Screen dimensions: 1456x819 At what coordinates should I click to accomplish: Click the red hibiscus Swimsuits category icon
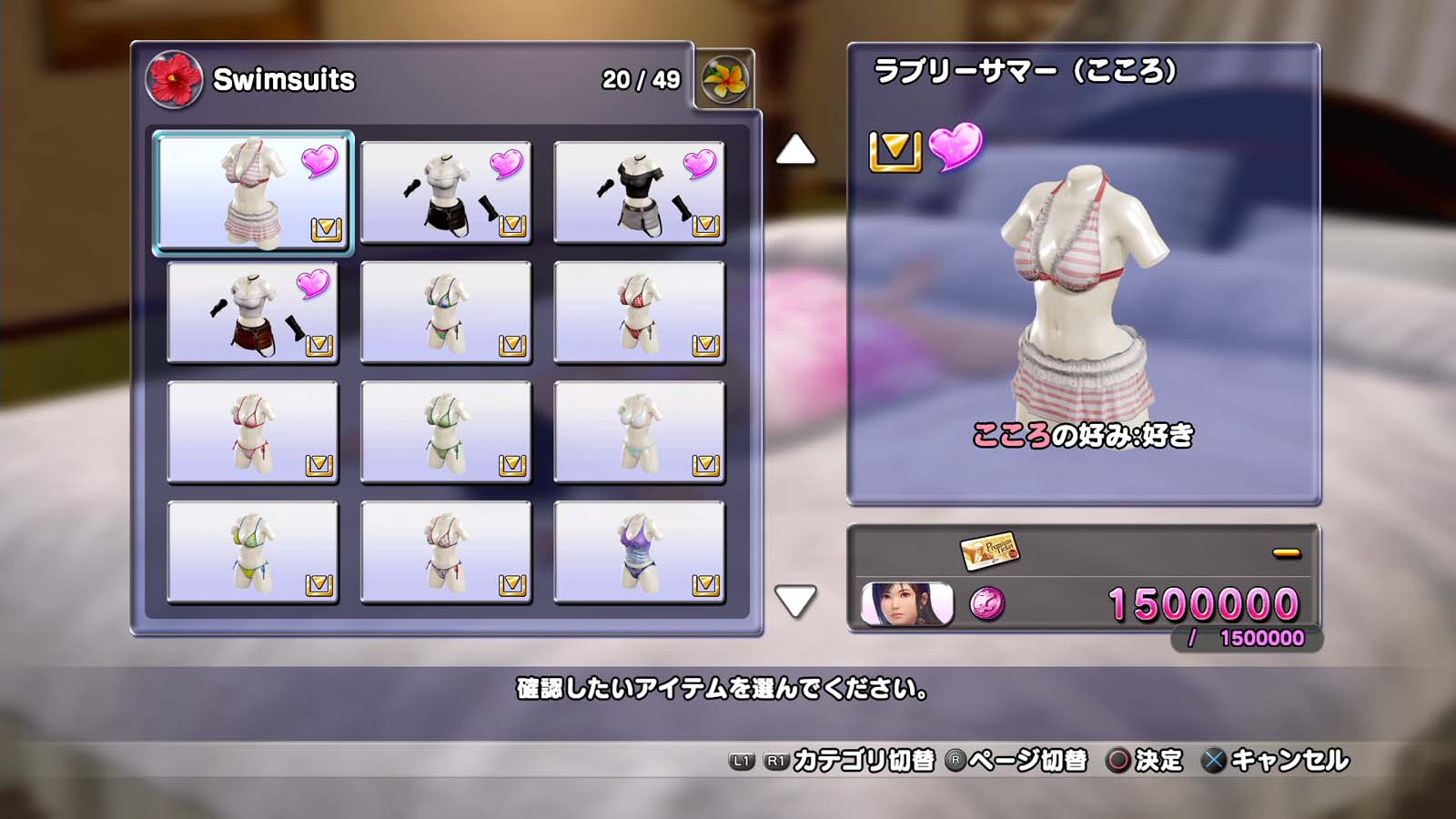pyautogui.click(x=173, y=80)
